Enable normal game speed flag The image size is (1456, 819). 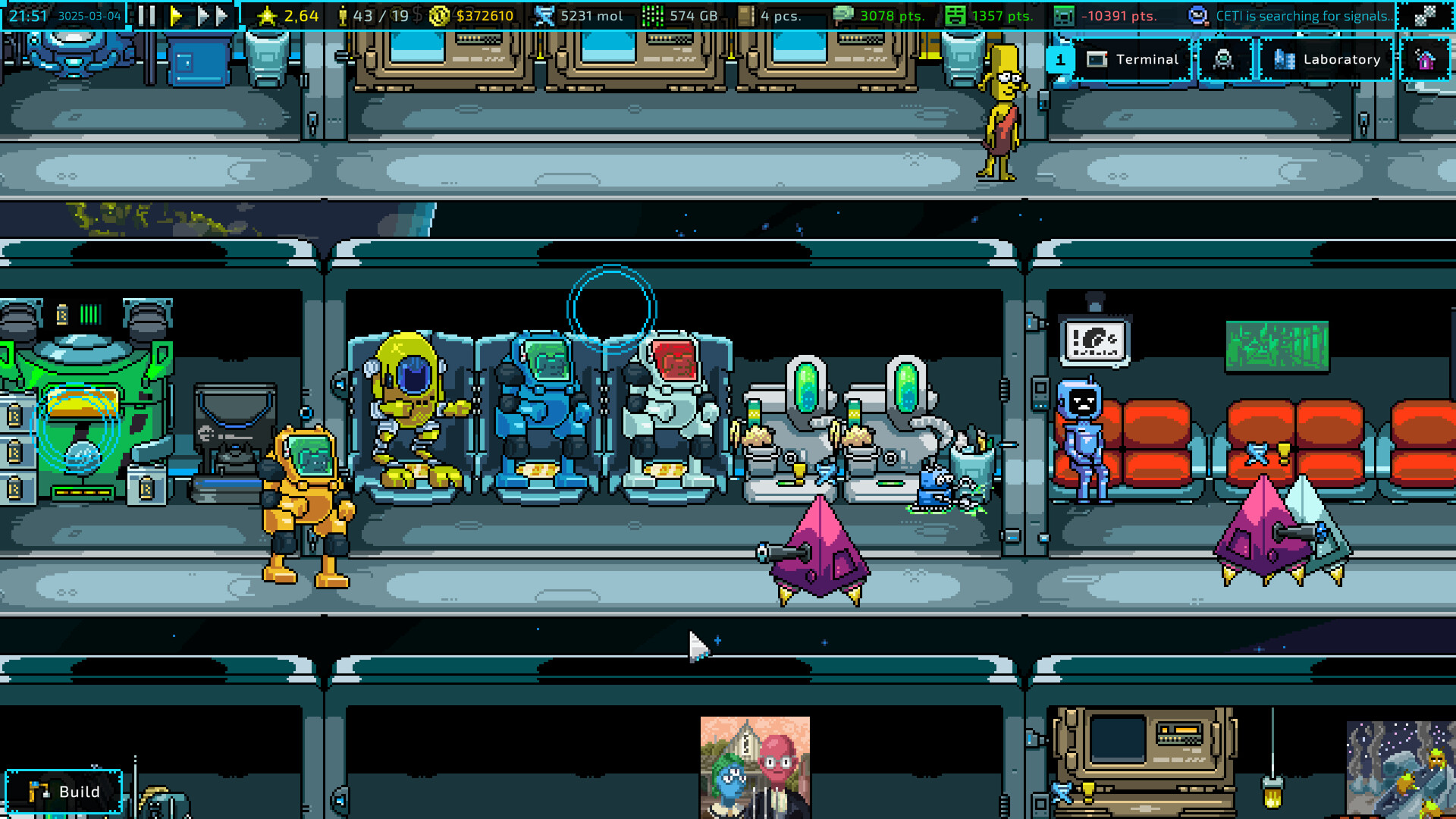[176, 14]
